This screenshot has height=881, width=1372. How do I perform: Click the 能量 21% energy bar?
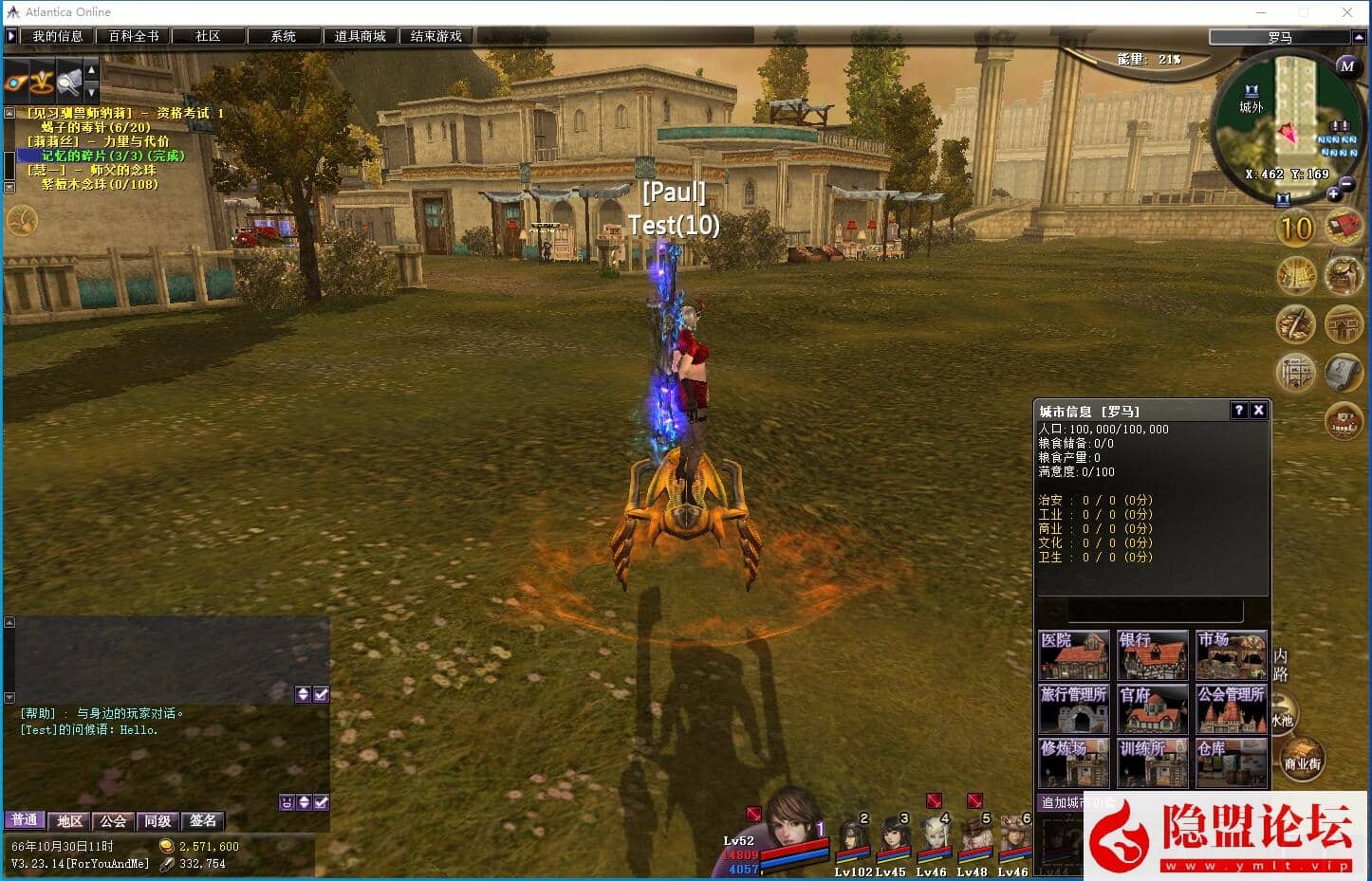point(1148,59)
